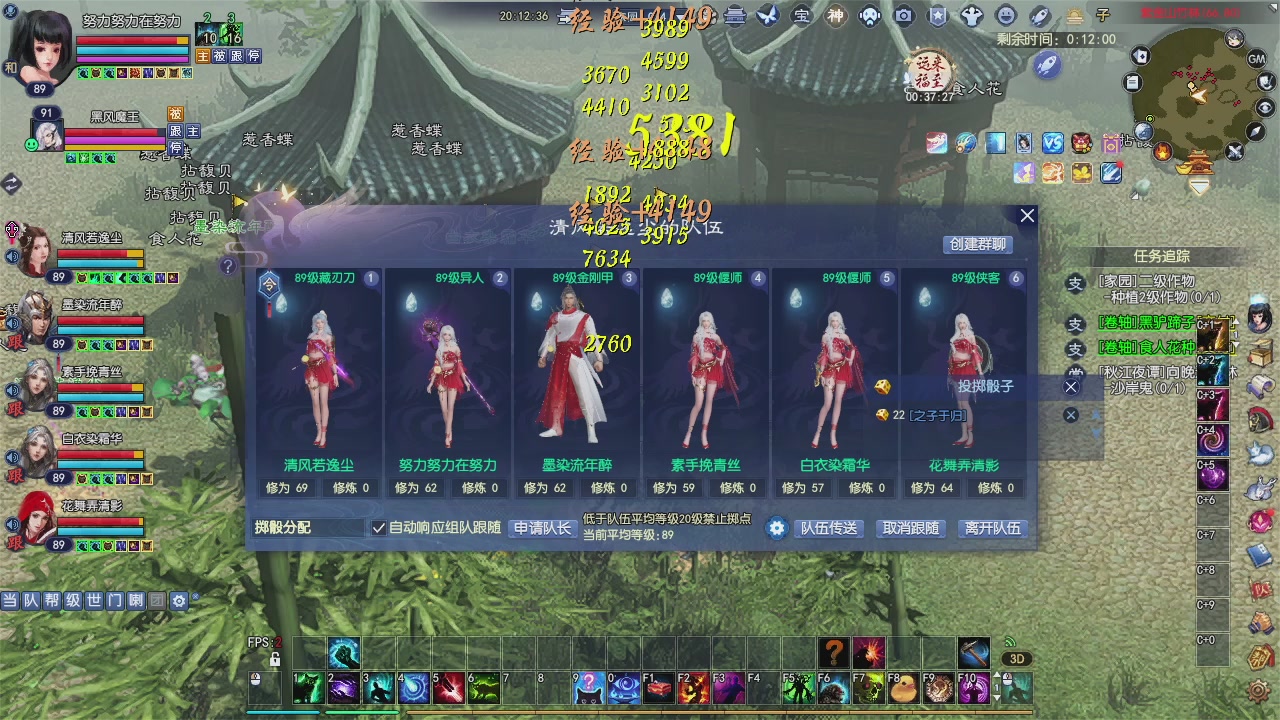Viewport: 1280px width, 720px height.
Task: Open the 掷骰分配 distribution dropdown
Action: [x=307, y=526]
